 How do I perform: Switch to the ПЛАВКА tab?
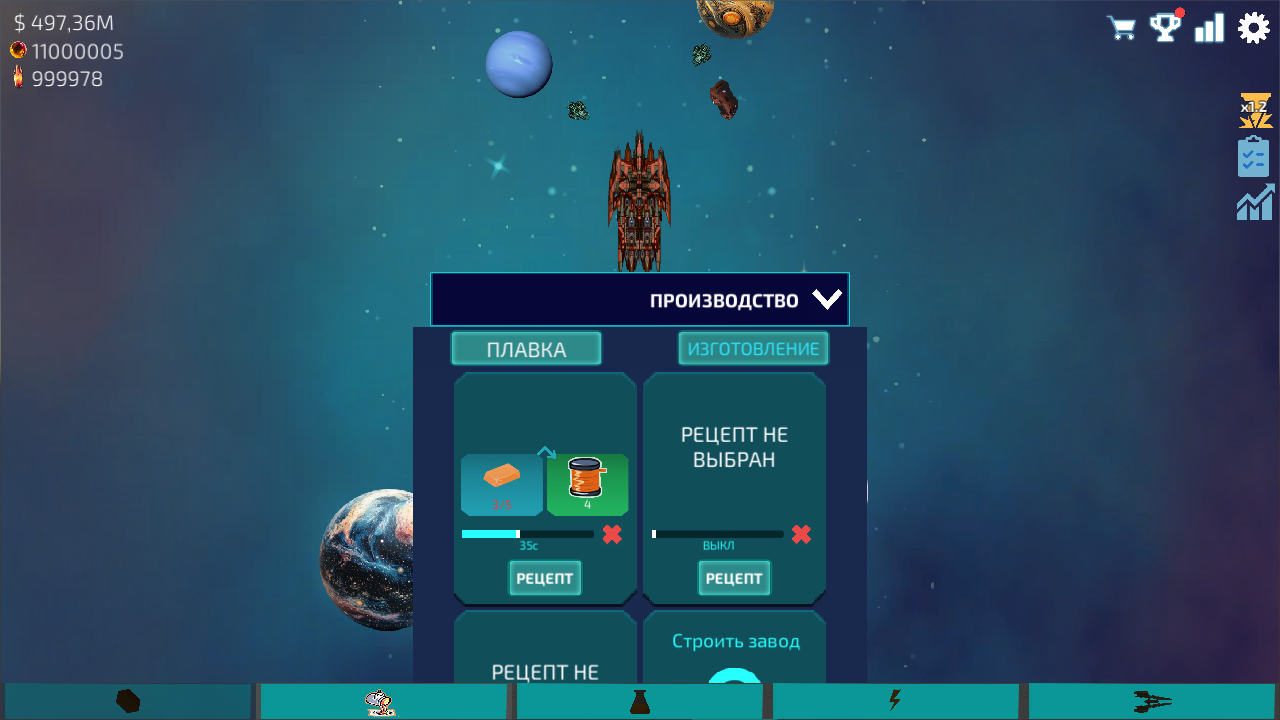point(526,348)
